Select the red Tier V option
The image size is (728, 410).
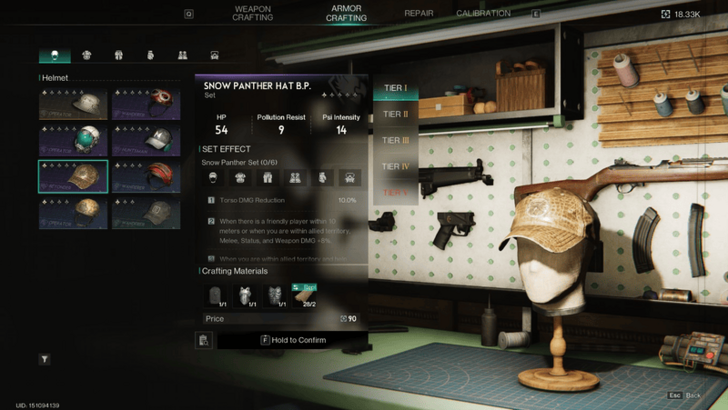click(395, 191)
